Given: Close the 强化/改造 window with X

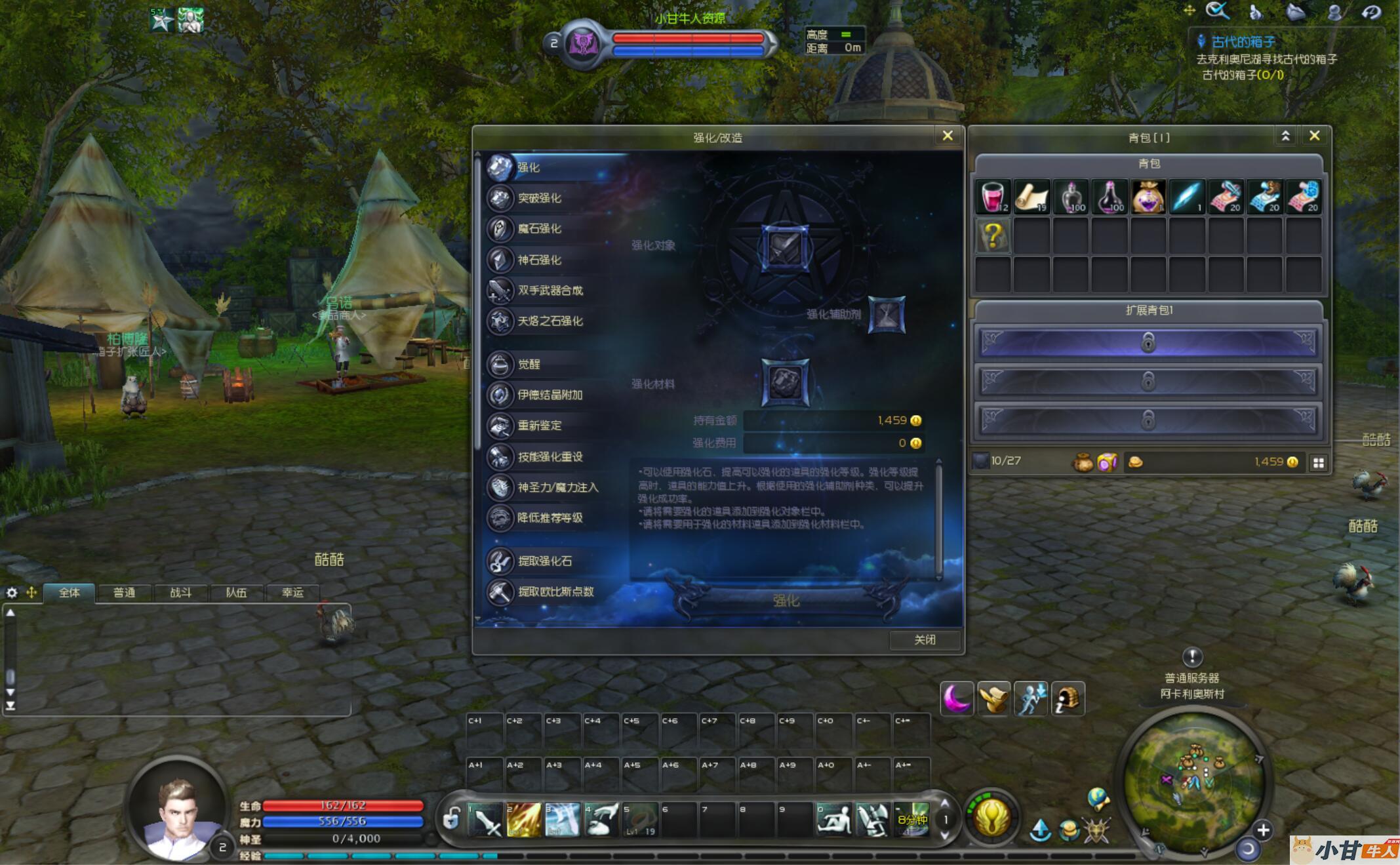Looking at the screenshot, I should coord(948,136).
